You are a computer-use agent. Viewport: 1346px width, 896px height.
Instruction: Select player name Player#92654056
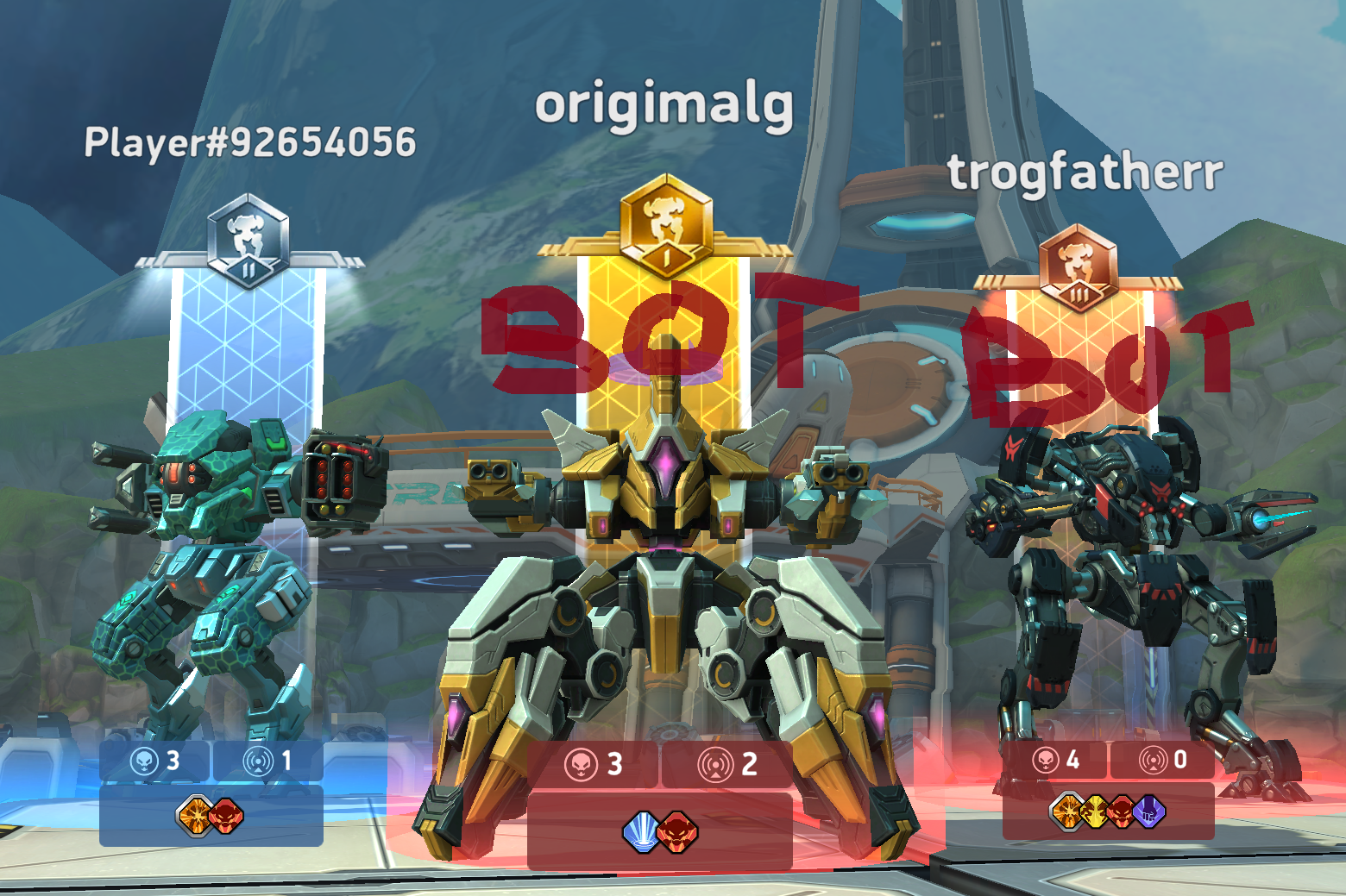click(x=250, y=143)
